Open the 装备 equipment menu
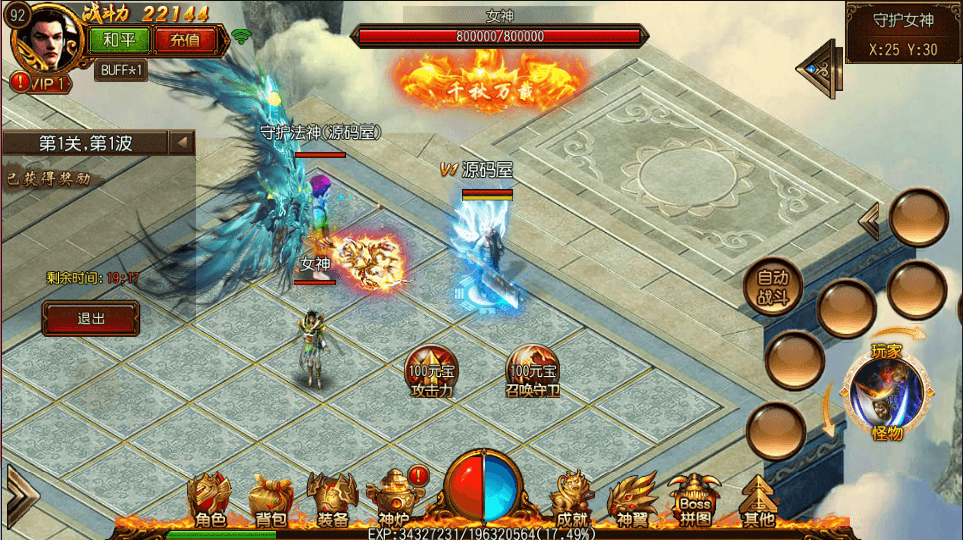 [x=332, y=500]
